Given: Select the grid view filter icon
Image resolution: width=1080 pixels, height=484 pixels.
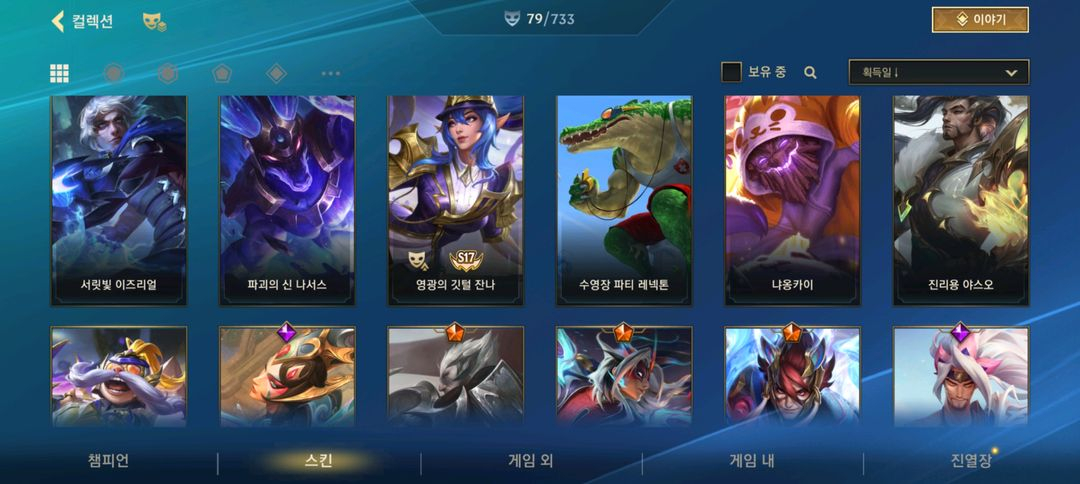Looking at the screenshot, I should tap(60, 73).
